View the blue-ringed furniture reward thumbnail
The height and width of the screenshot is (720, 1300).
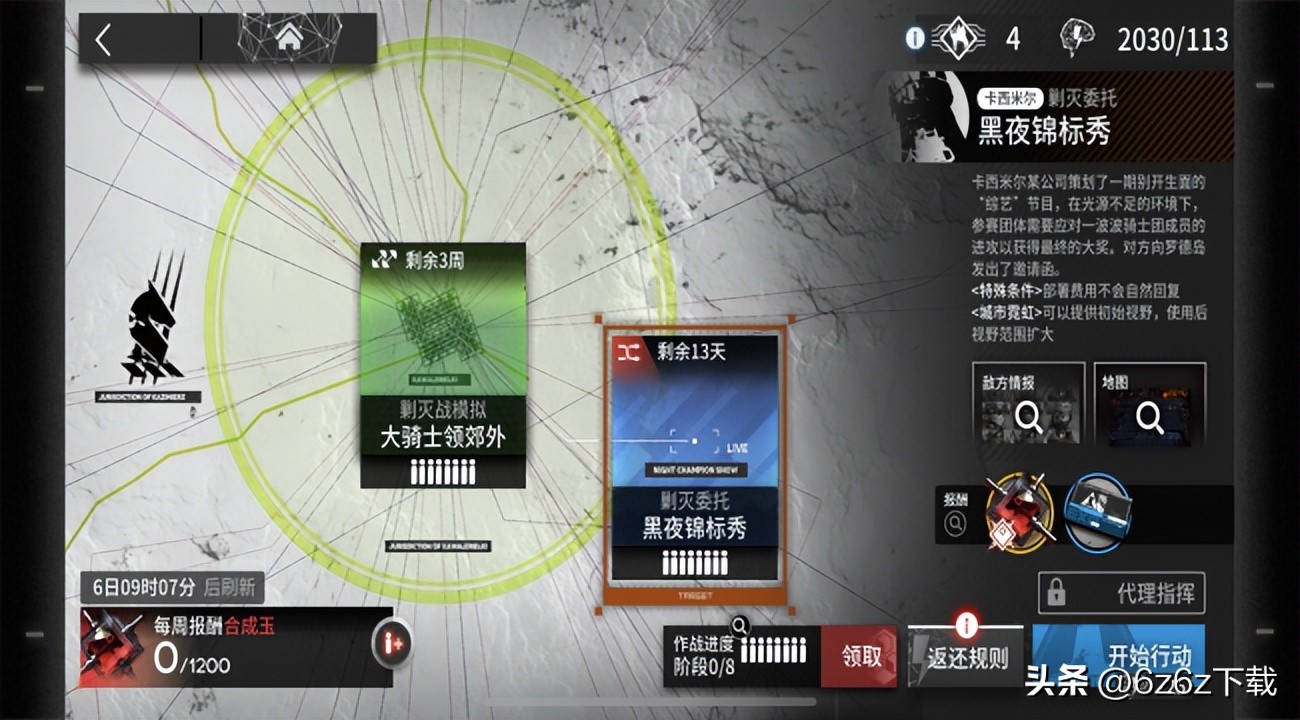click(1100, 513)
